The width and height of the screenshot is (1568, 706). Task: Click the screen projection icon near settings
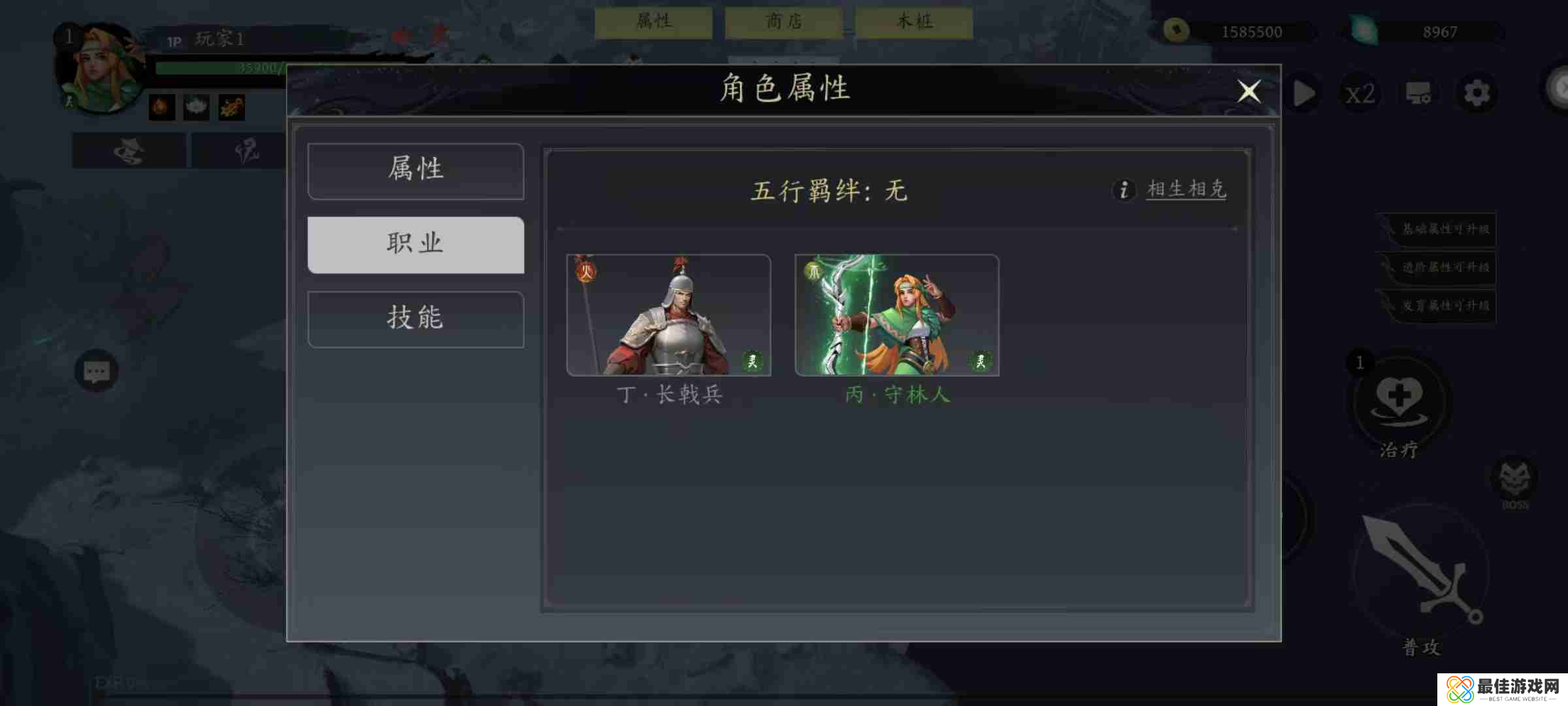[x=1419, y=93]
